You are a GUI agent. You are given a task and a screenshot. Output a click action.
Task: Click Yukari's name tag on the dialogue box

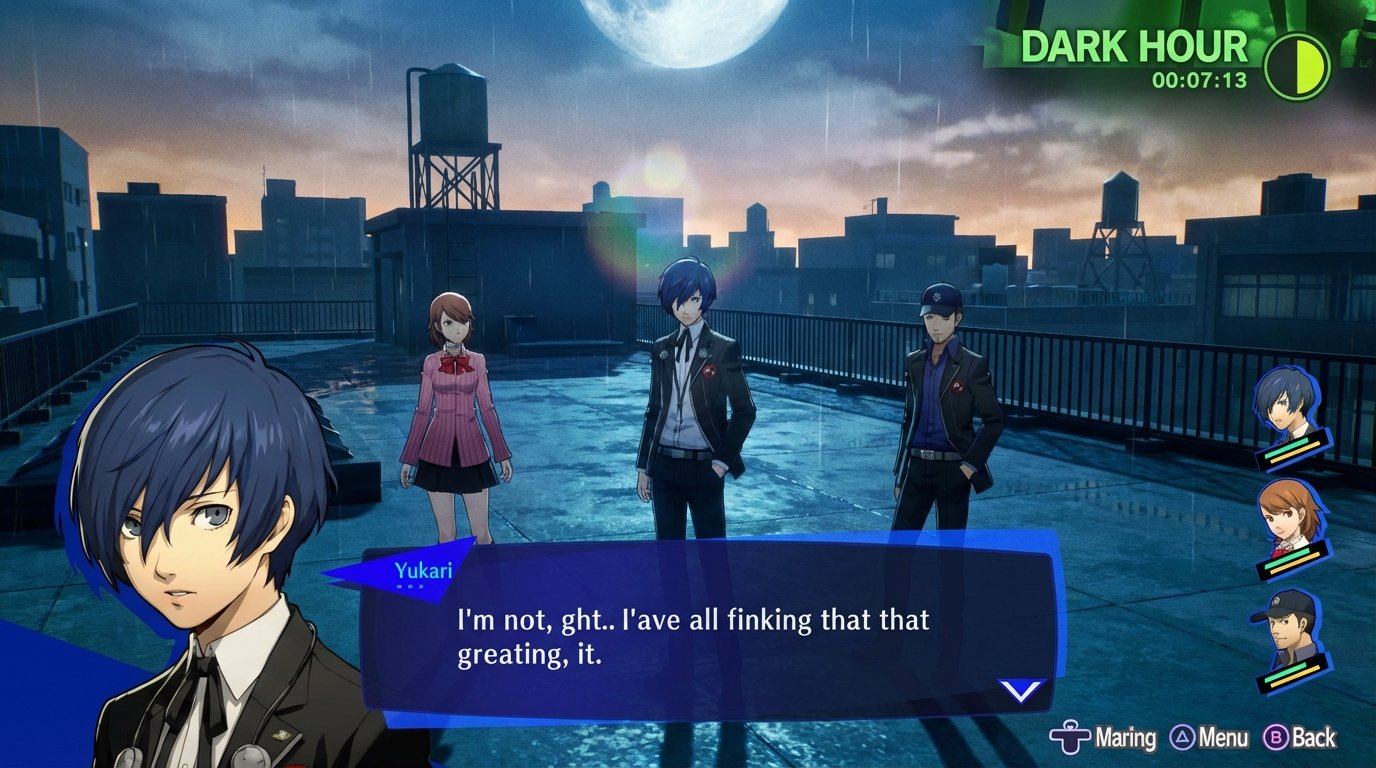pyautogui.click(x=425, y=571)
